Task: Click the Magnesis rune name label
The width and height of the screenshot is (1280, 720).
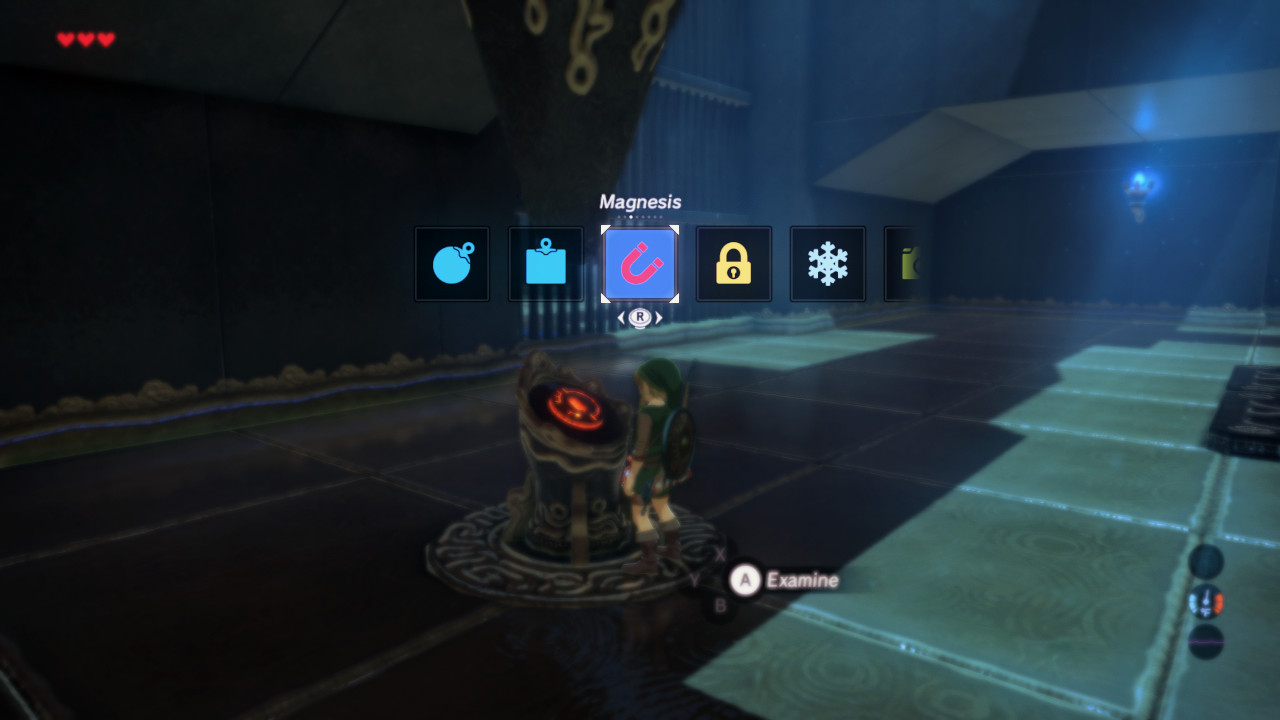Action: (640, 202)
